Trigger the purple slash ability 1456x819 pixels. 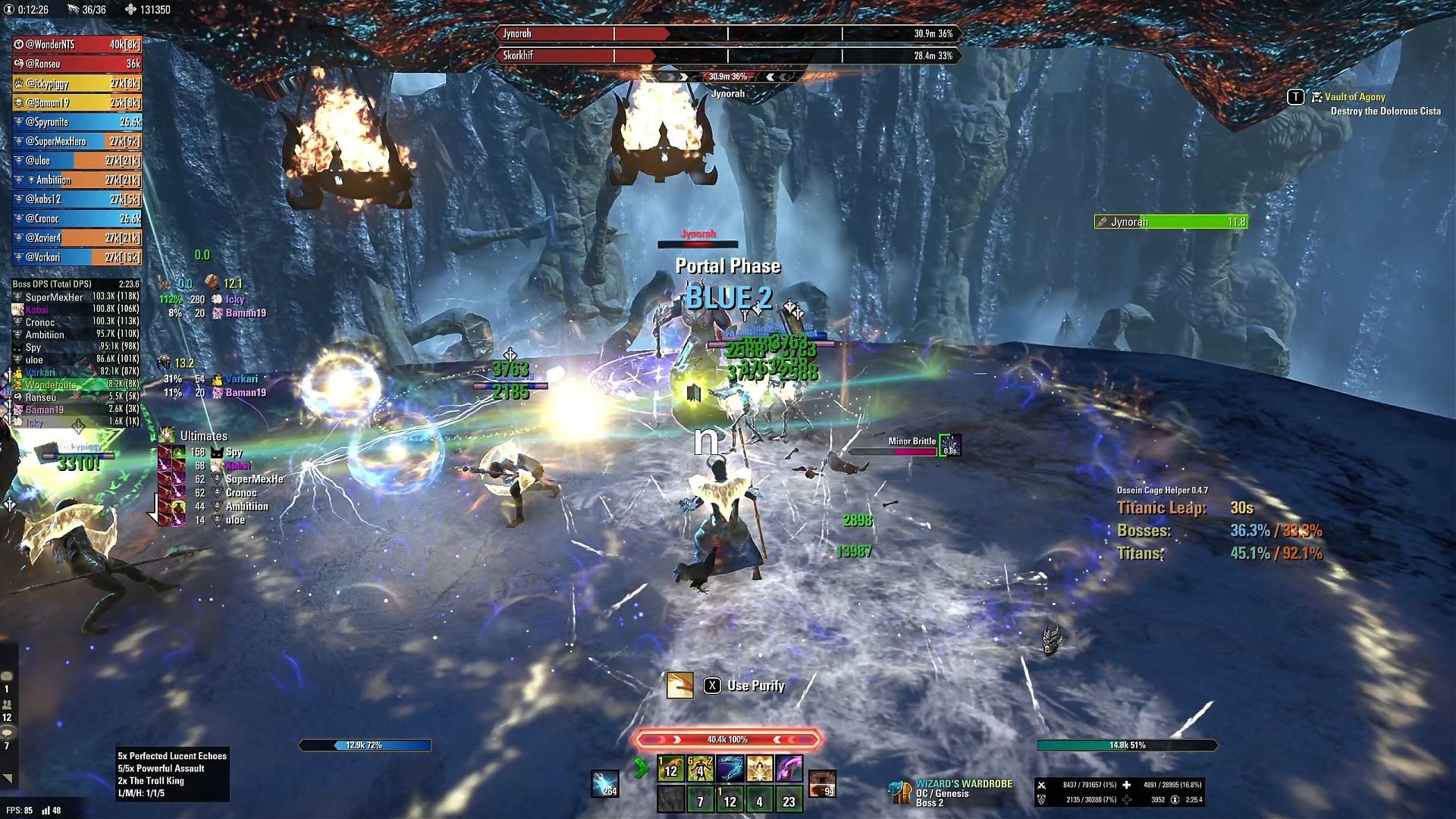(x=789, y=769)
